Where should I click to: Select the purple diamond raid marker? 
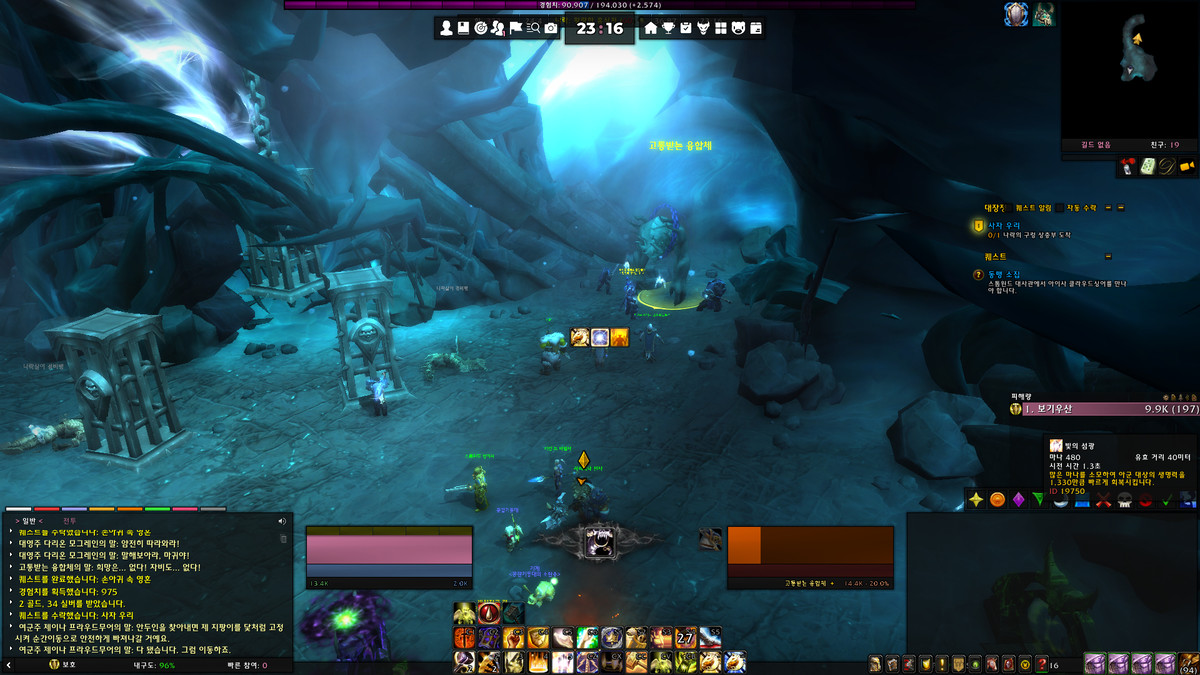[x=1018, y=499]
